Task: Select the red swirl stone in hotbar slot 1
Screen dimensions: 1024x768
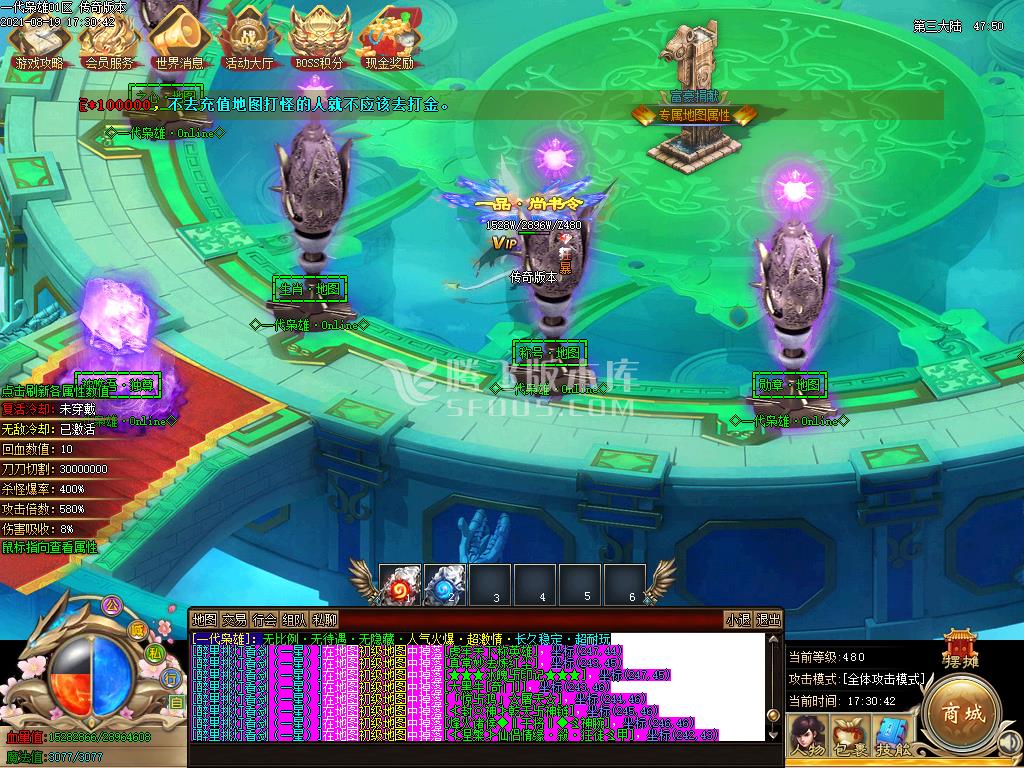Action: tap(400, 584)
